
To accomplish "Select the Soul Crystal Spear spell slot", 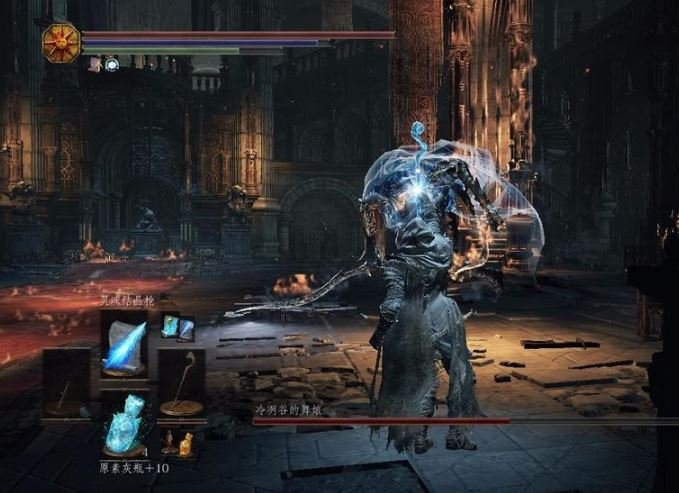I will click(x=123, y=343).
